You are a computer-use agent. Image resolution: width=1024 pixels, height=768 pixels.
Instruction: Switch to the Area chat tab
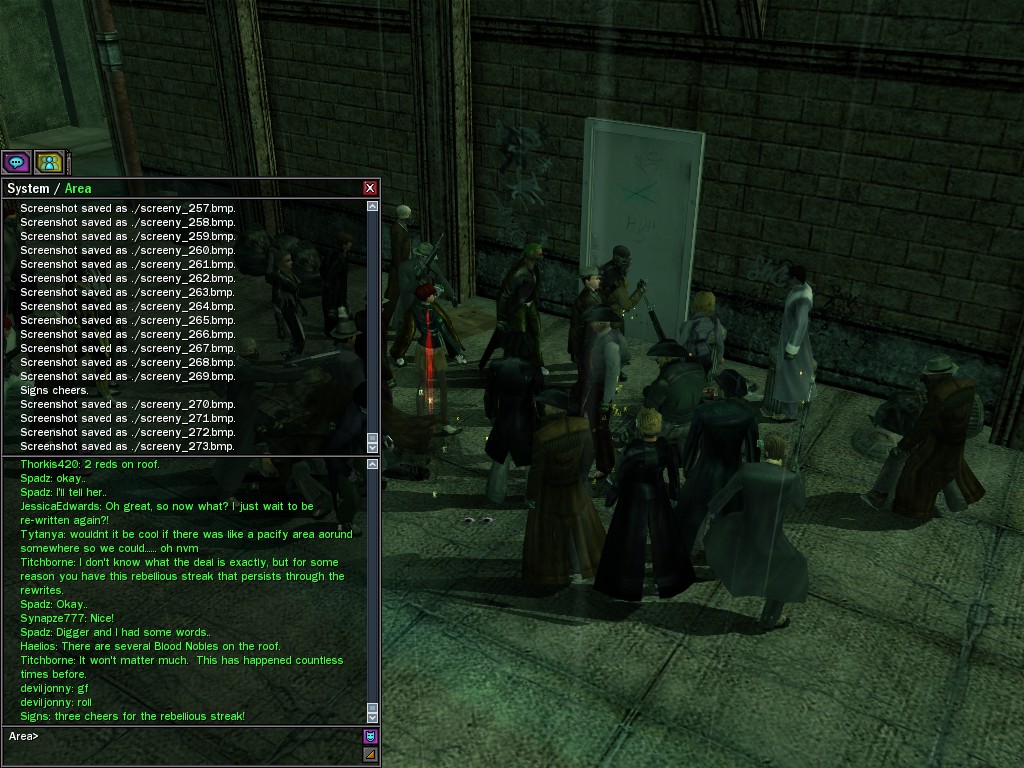[x=78, y=188]
